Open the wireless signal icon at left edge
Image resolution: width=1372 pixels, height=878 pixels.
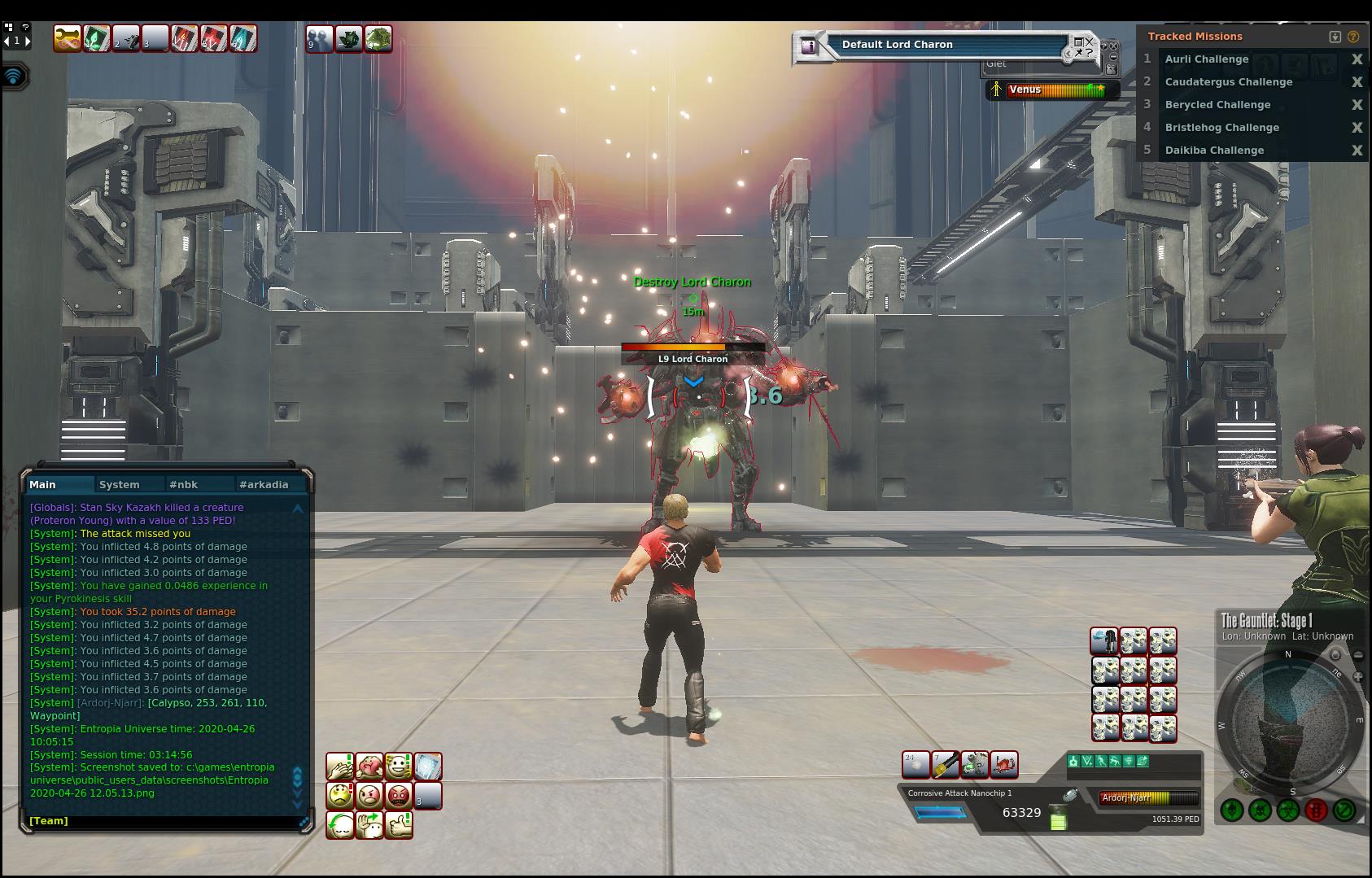(14, 76)
